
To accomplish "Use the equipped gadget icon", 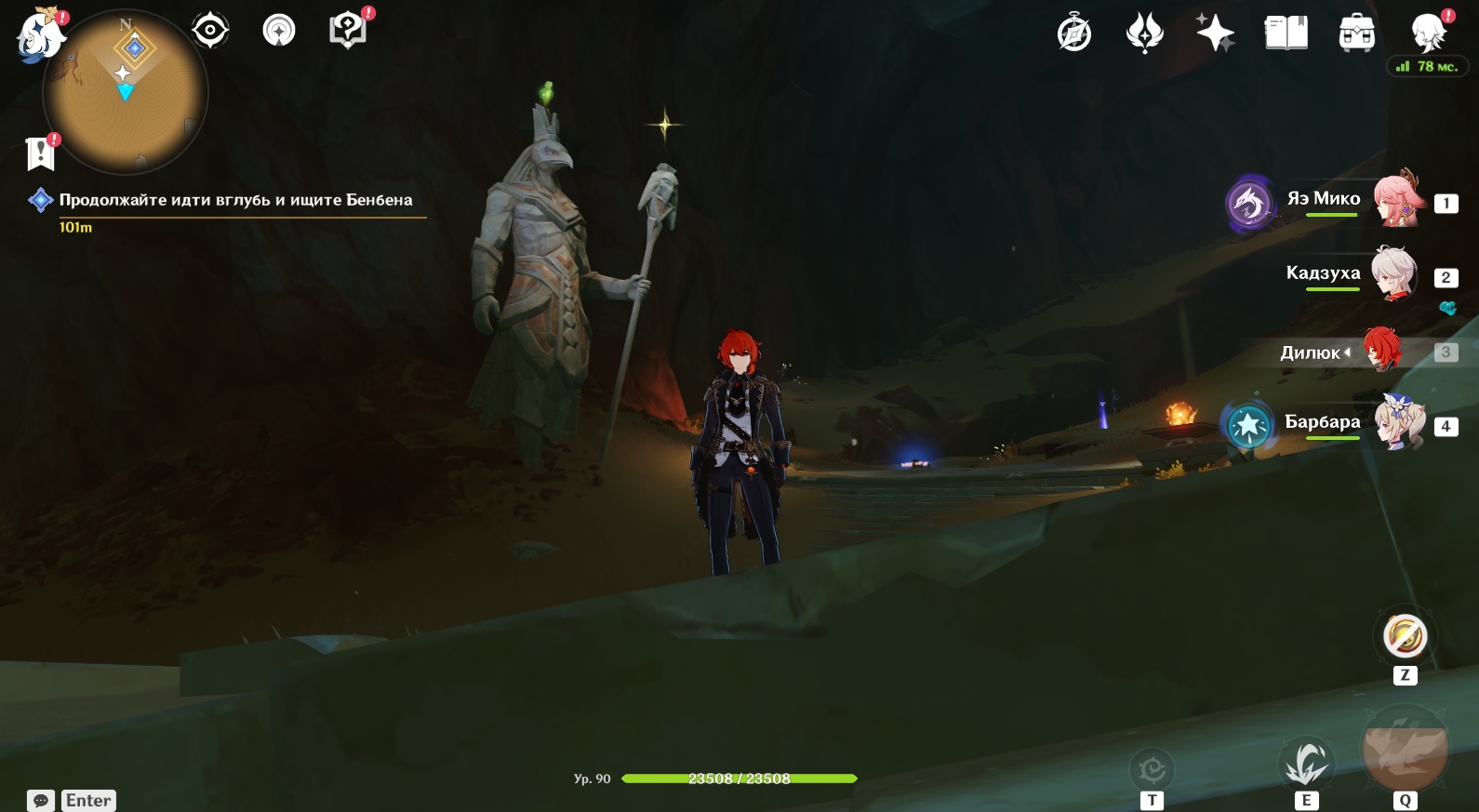I will click(1405, 637).
